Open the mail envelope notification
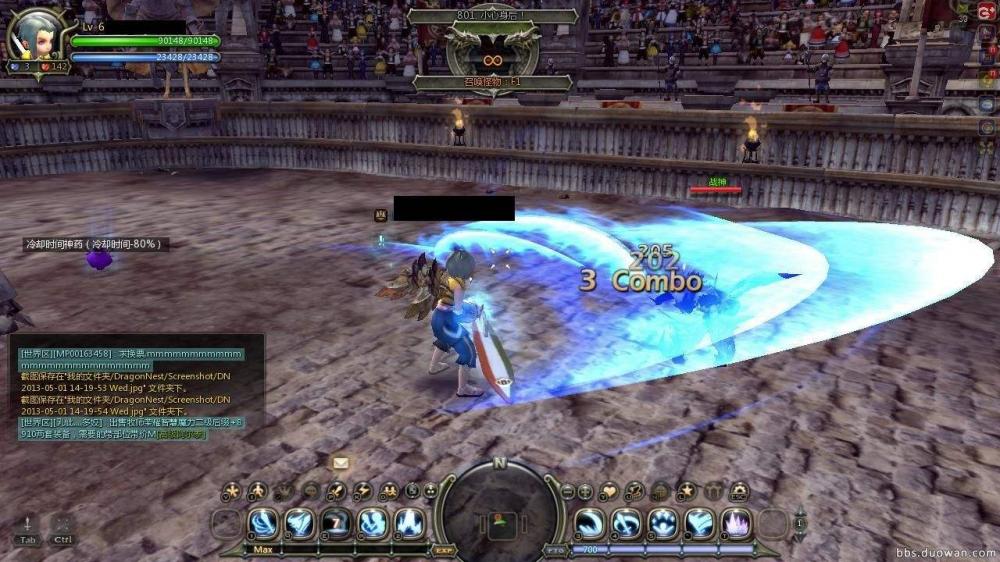Image resolution: width=1000 pixels, height=562 pixels. click(341, 463)
